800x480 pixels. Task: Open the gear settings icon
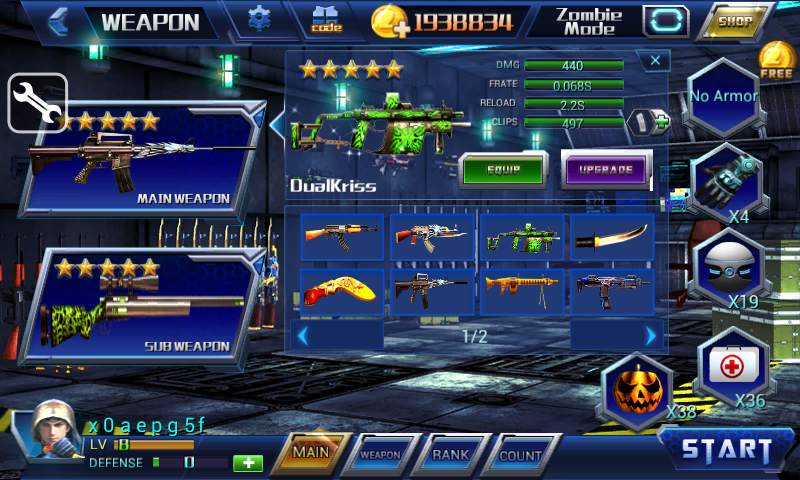coord(260,19)
